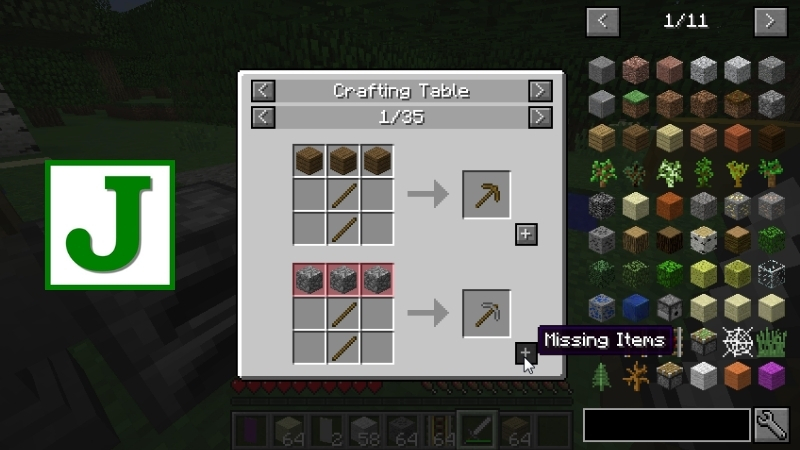The image size is (800, 450).
Task: Advance to next recipe page from 1/35
Action: [x=540, y=117]
